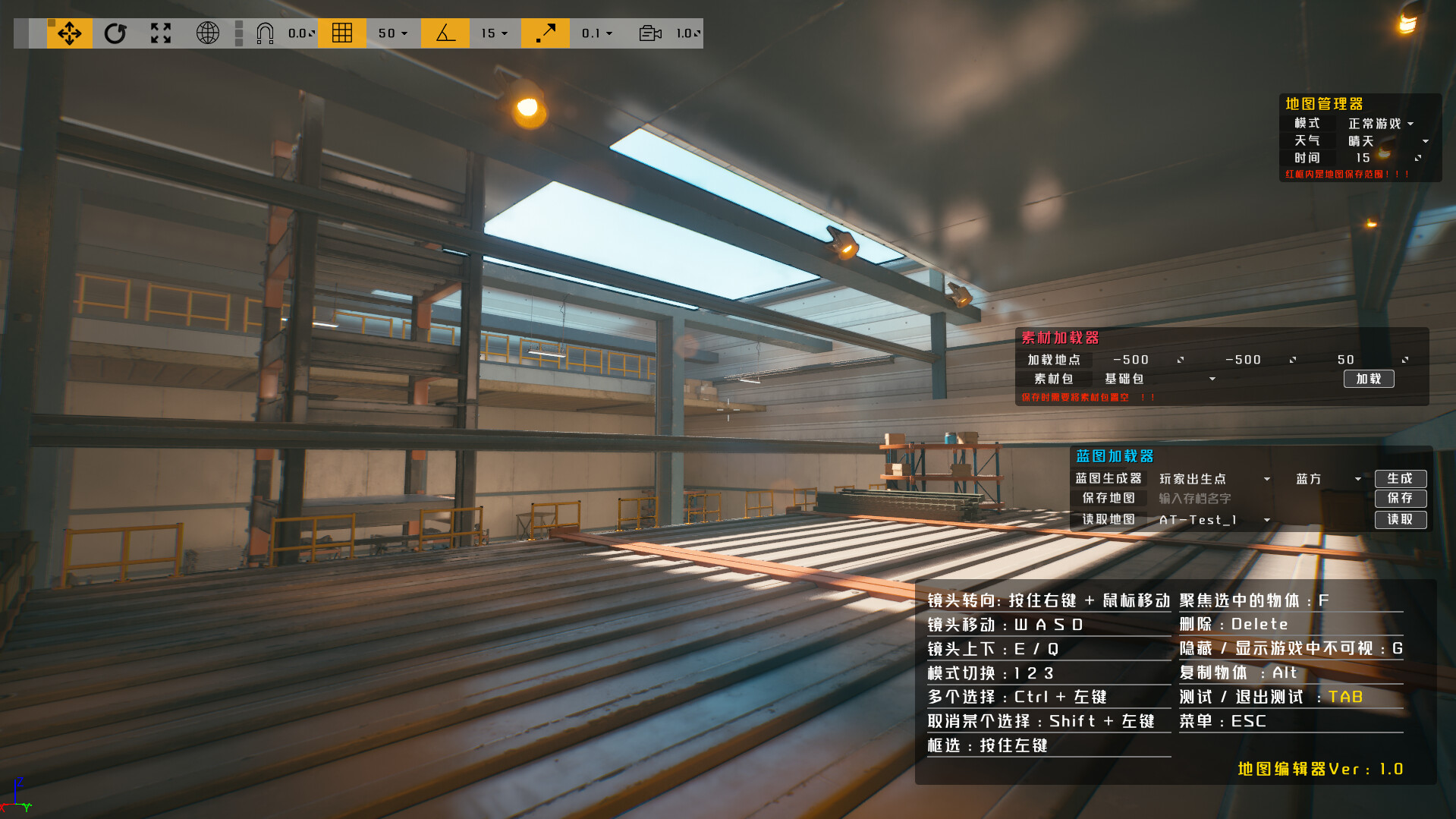Click the 加载 button in 素材加载器
This screenshot has width=1456, height=819.
1368,379
